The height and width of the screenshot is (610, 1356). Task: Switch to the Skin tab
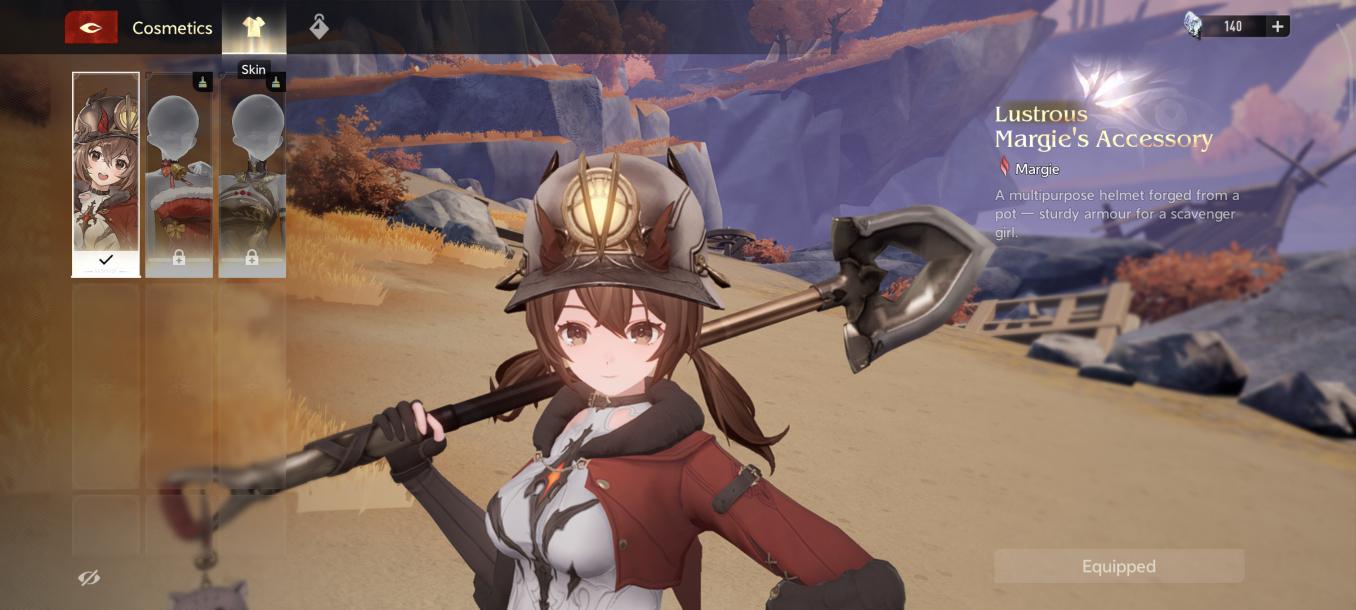pos(254,27)
